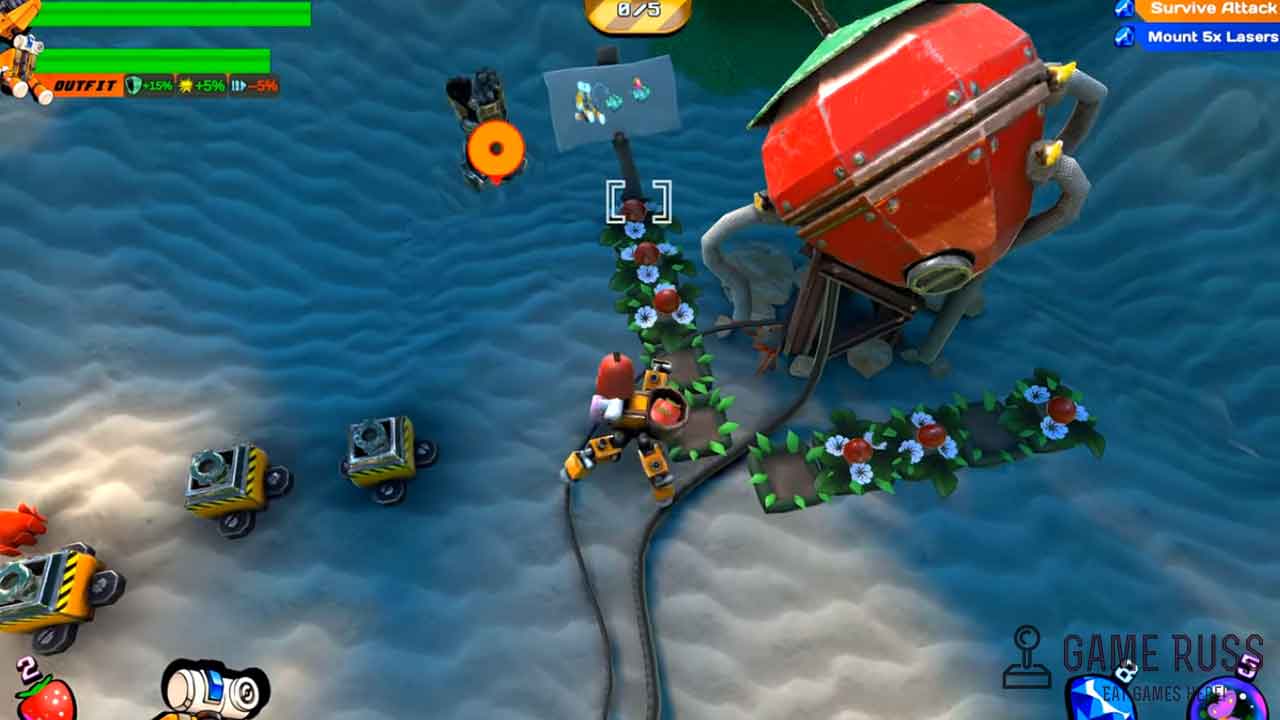Viewport: 1280px width, 720px height.
Task: Click the speed arrows -5% outfit stat
Action: [254, 86]
